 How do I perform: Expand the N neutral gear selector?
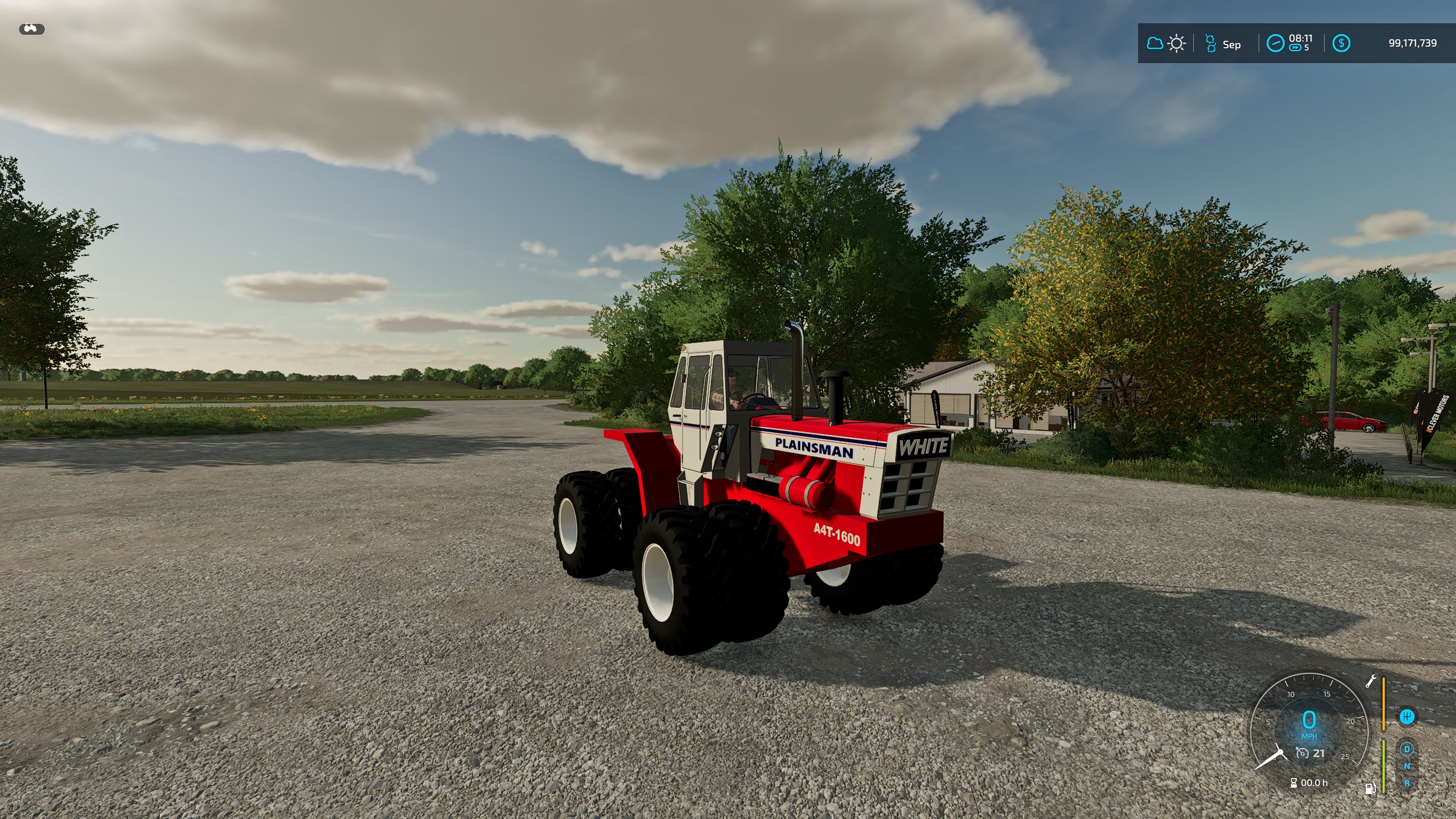click(x=1407, y=766)
